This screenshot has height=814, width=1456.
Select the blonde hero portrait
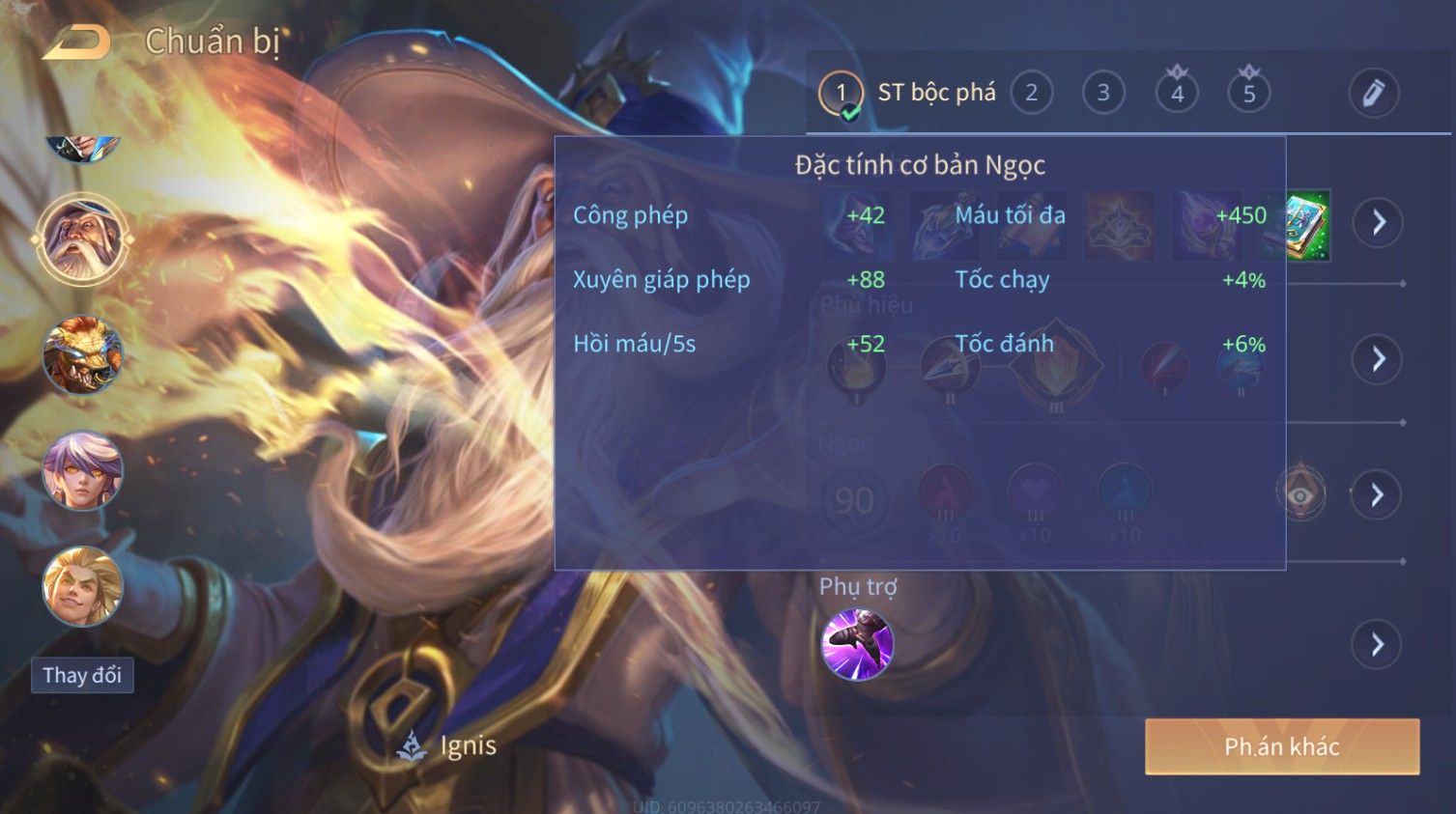[82, 586]
